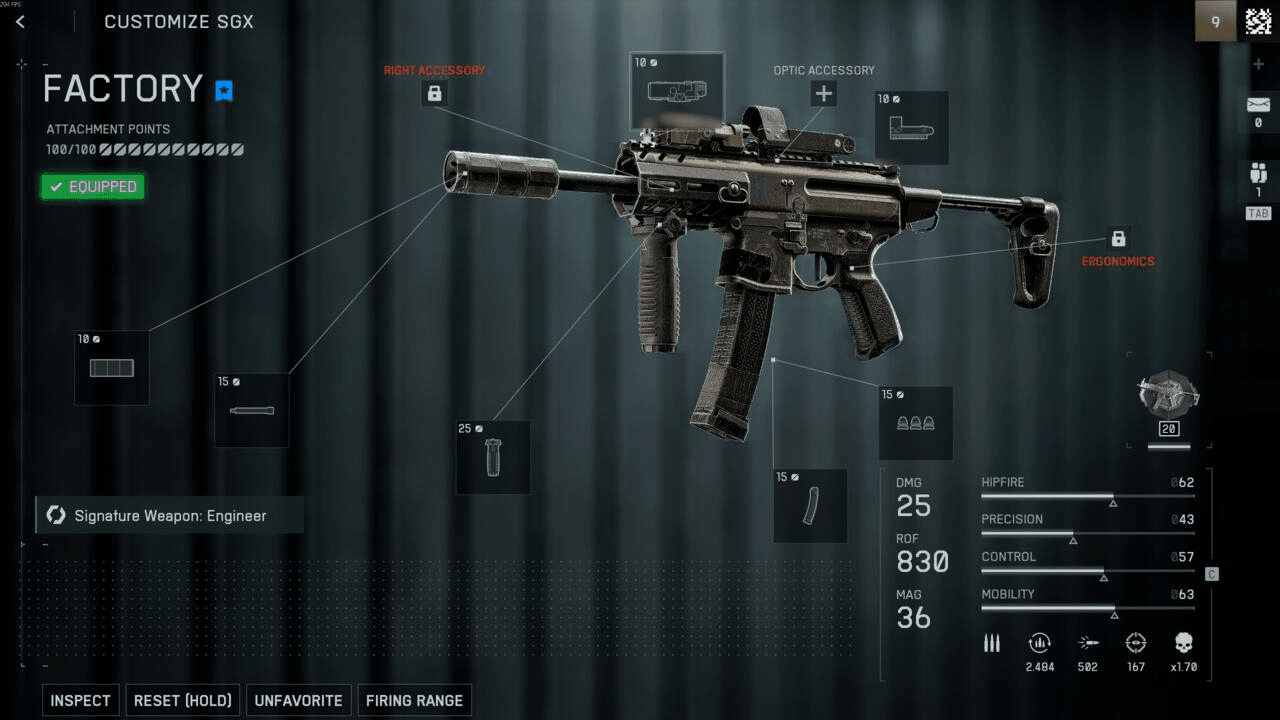Screen dimensions: 1280x720
Task: Open the ammunition type slot
Action: click(915, 423)
